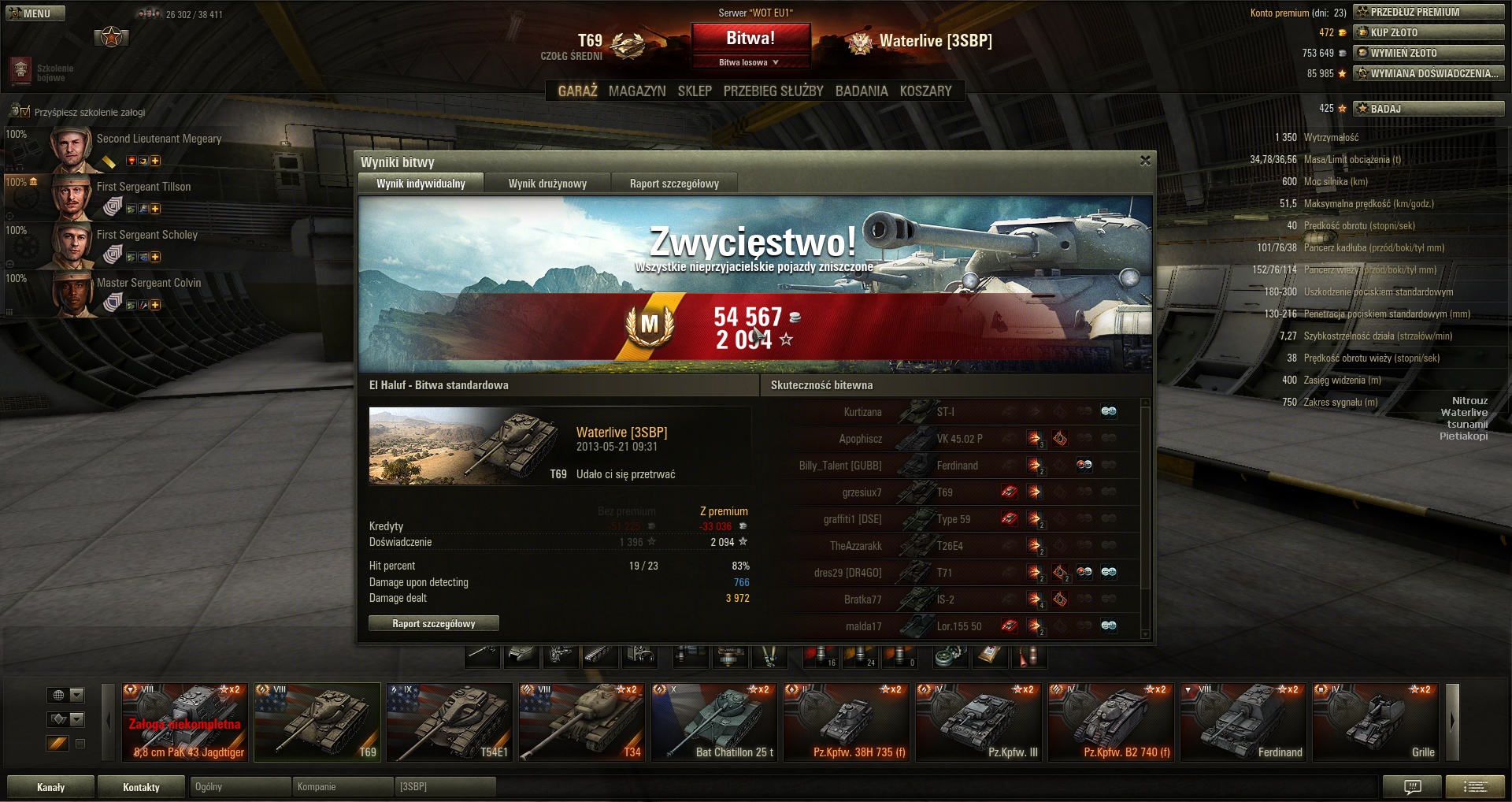Open the MENU button

(35, 13)
